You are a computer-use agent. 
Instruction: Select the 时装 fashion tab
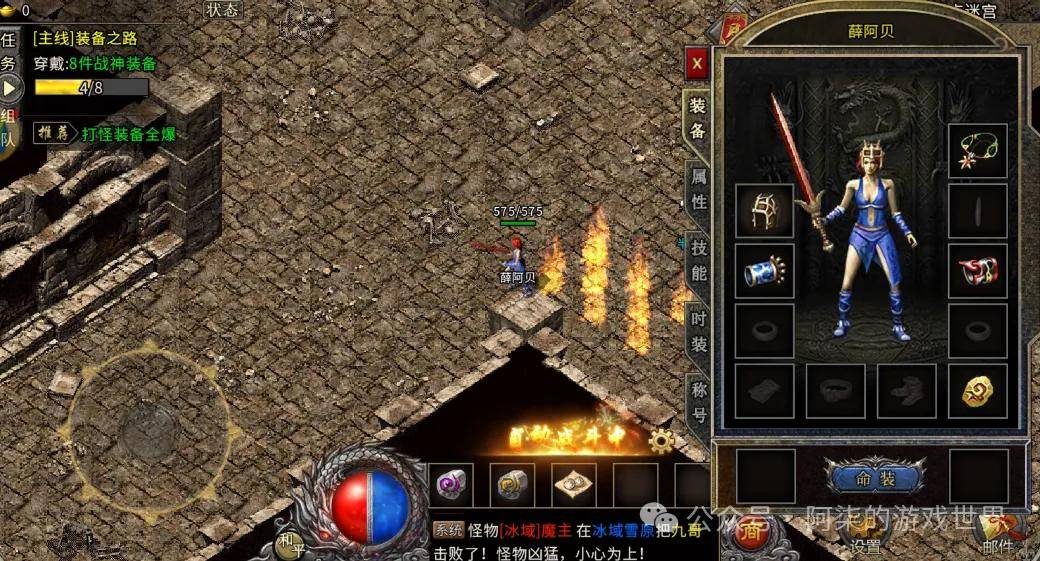[698, 331]
